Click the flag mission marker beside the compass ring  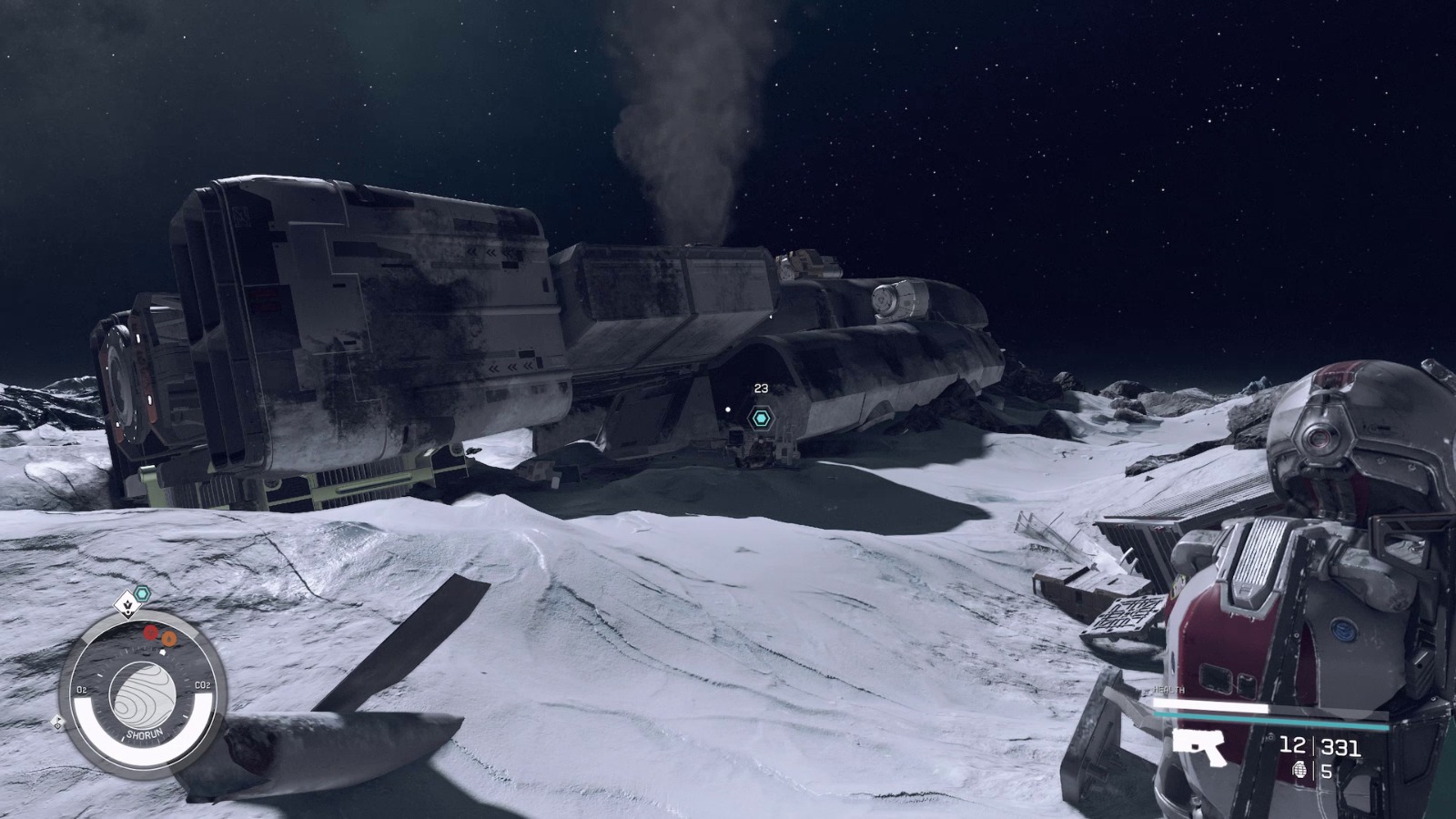pyautogui.click(x=58, y=721)
